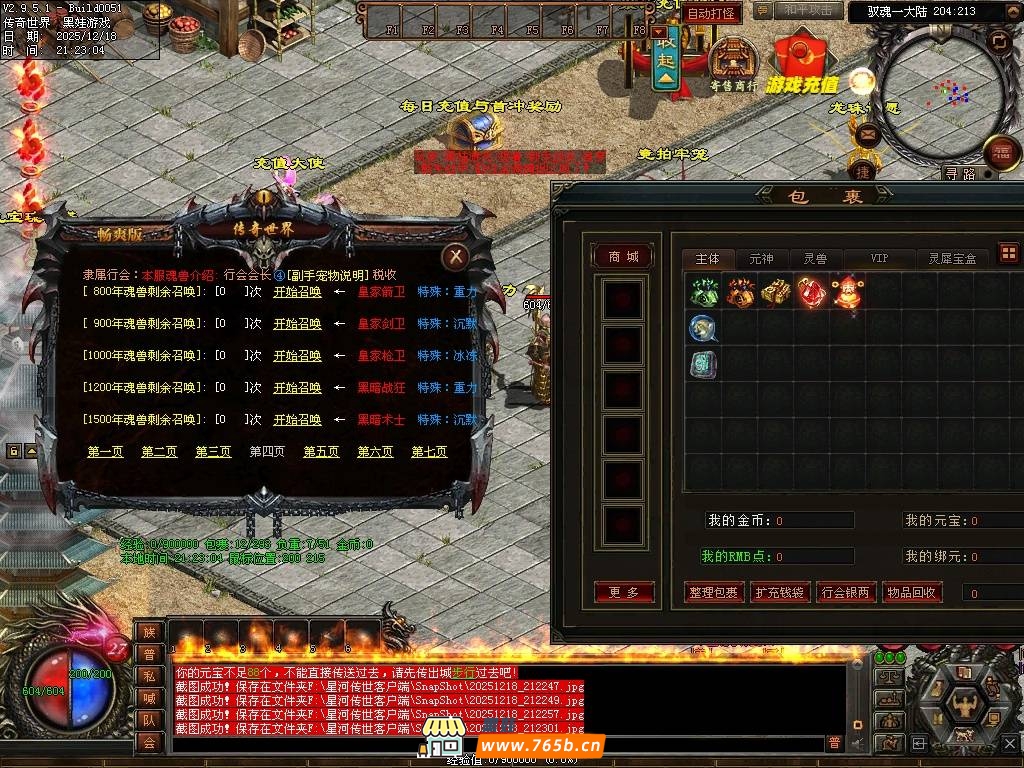Close the 传奇世界 soul beast dialog
Screen dimensions: 1024x768
(455, 257)
